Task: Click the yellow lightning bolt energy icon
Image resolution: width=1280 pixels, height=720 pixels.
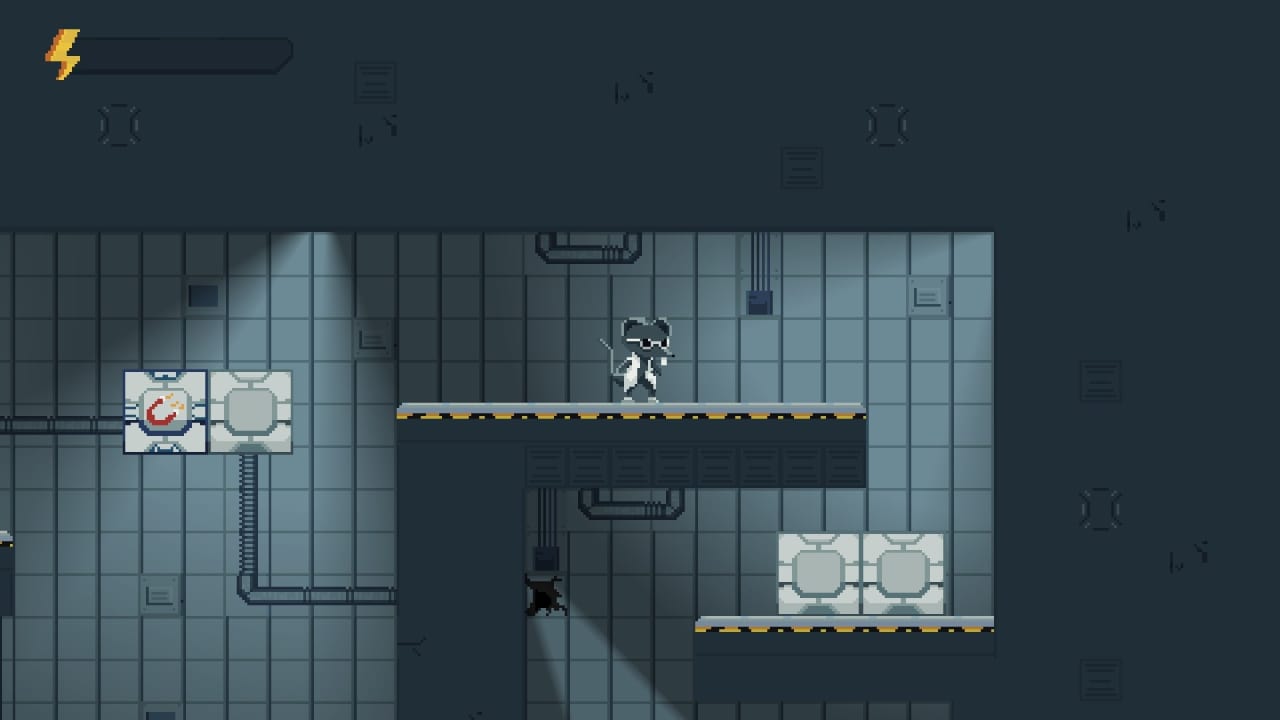Action: click(60, 55)
